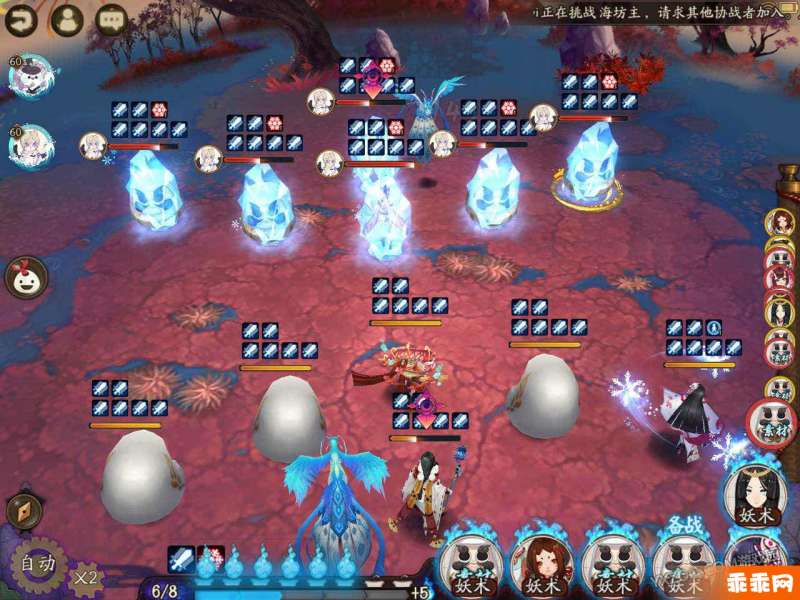The width and height of the screenshot is (800, 600).
Task: Toggle the 自动 auto-battle gear
Action: [x=38, y=565]
